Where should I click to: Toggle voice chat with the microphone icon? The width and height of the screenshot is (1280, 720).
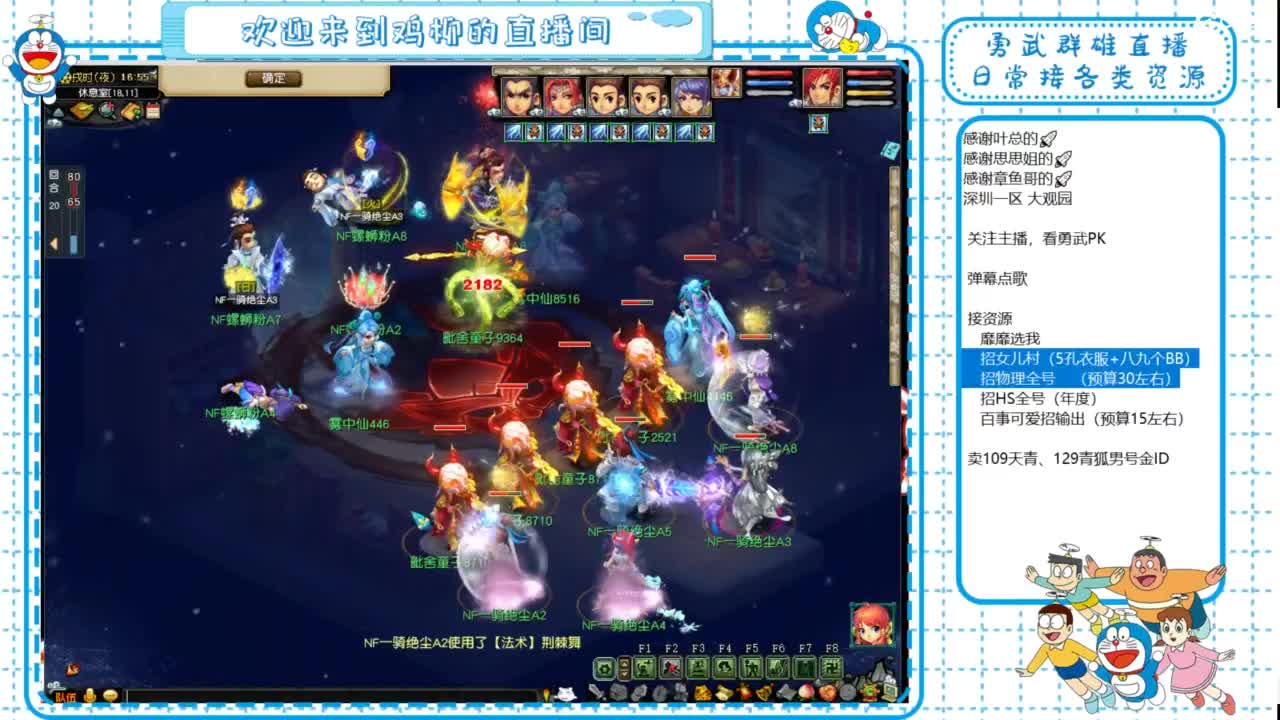(90, 696)
